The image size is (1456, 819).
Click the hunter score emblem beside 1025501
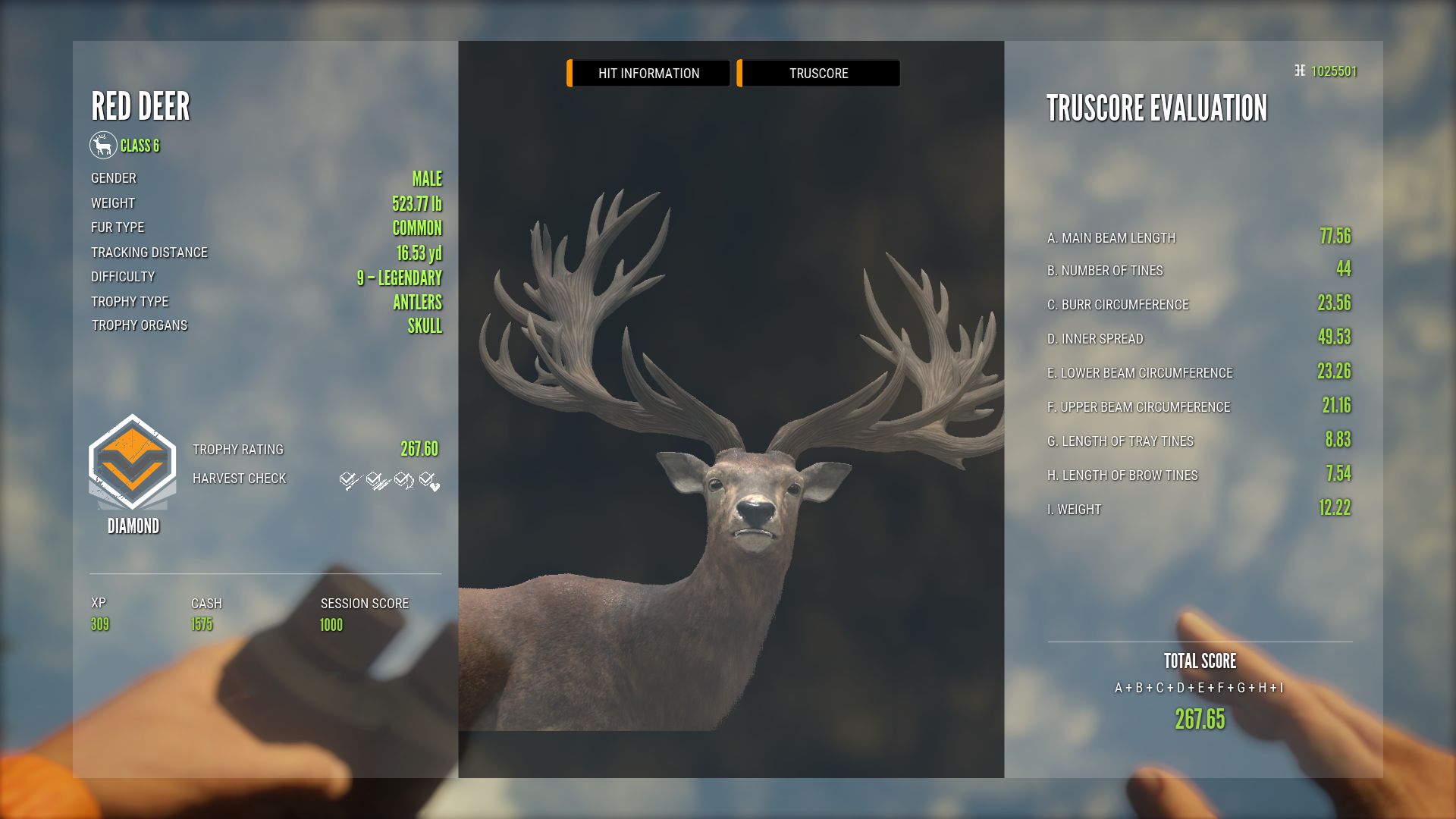point(1298,71)
